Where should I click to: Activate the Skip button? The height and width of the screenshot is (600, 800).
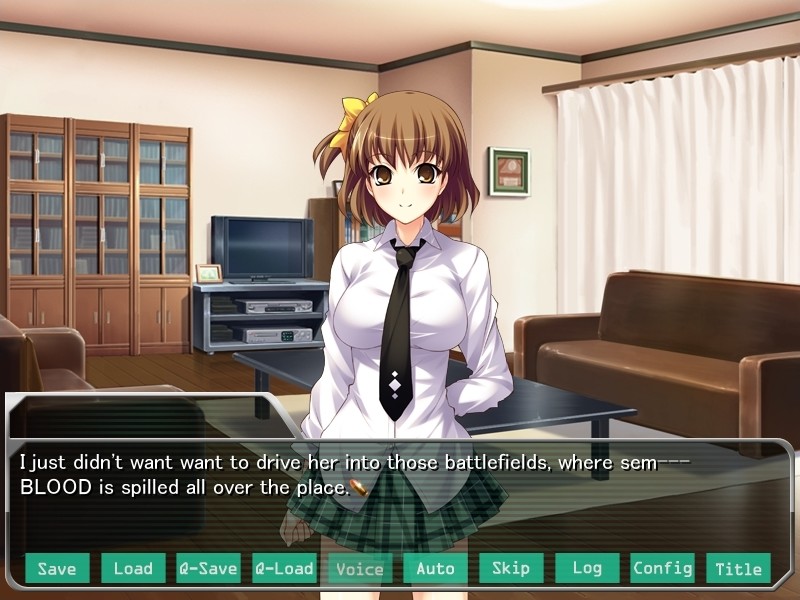[x=511, y=568]
